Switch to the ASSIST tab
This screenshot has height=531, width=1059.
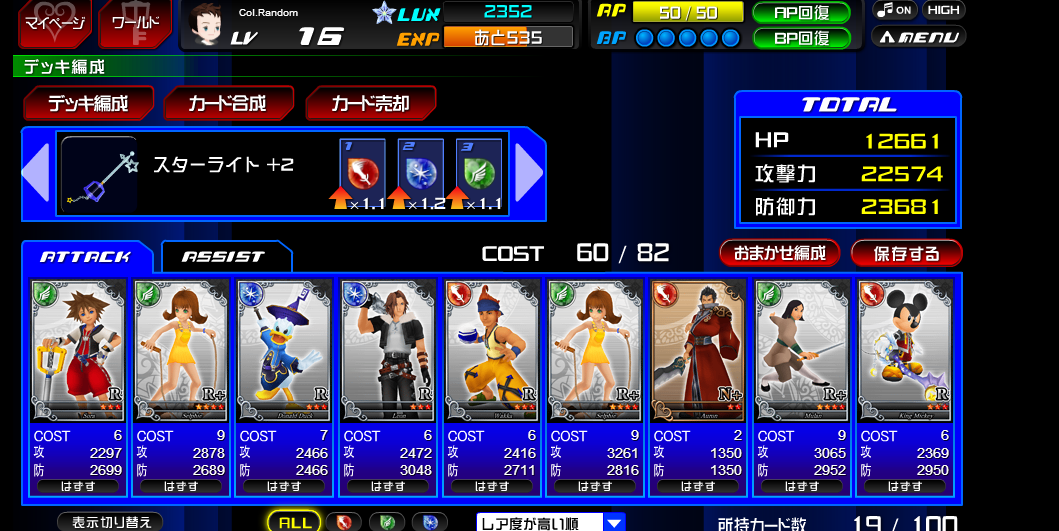pos(225,257)
